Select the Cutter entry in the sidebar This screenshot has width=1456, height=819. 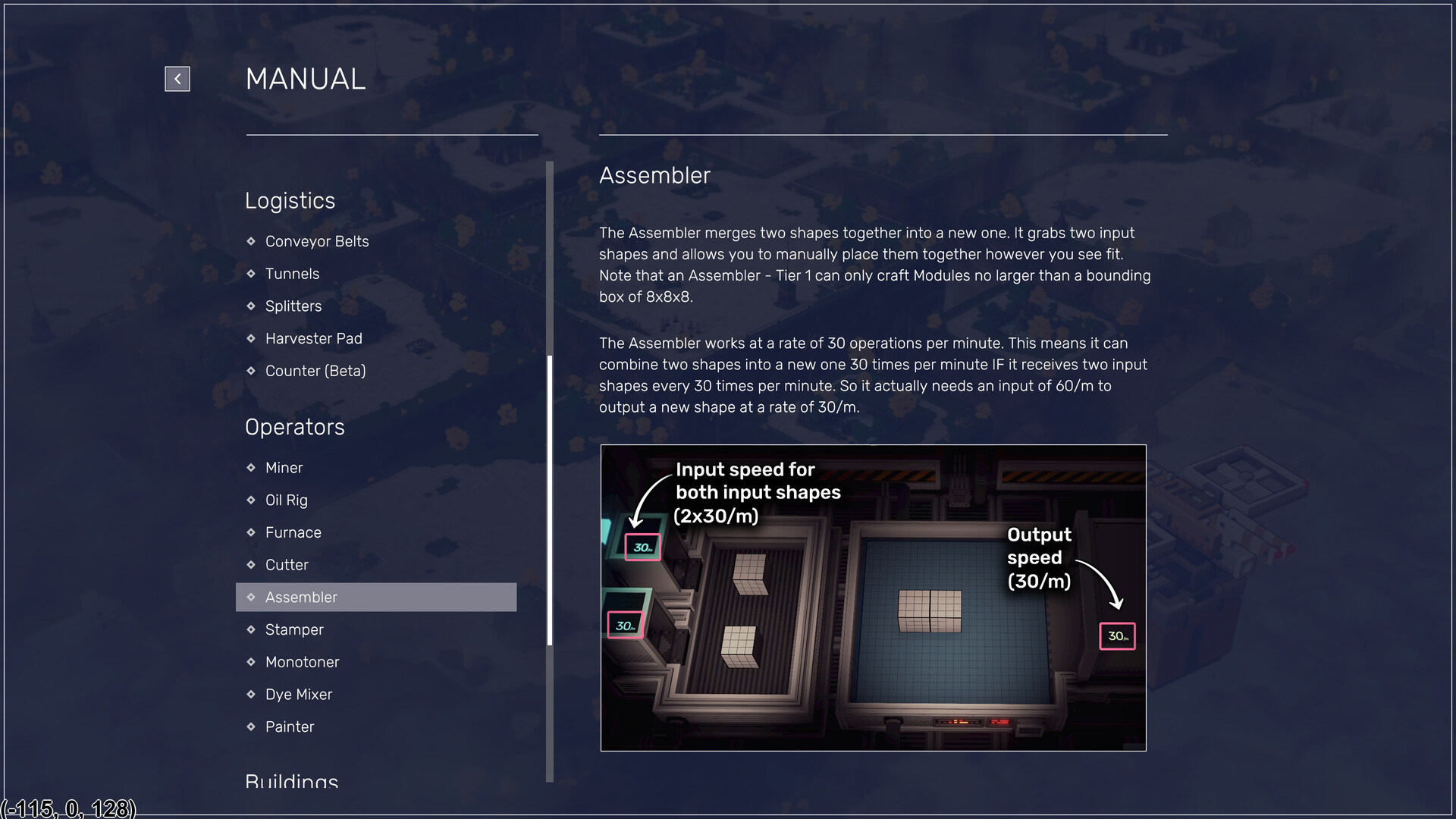click(286, 565)
